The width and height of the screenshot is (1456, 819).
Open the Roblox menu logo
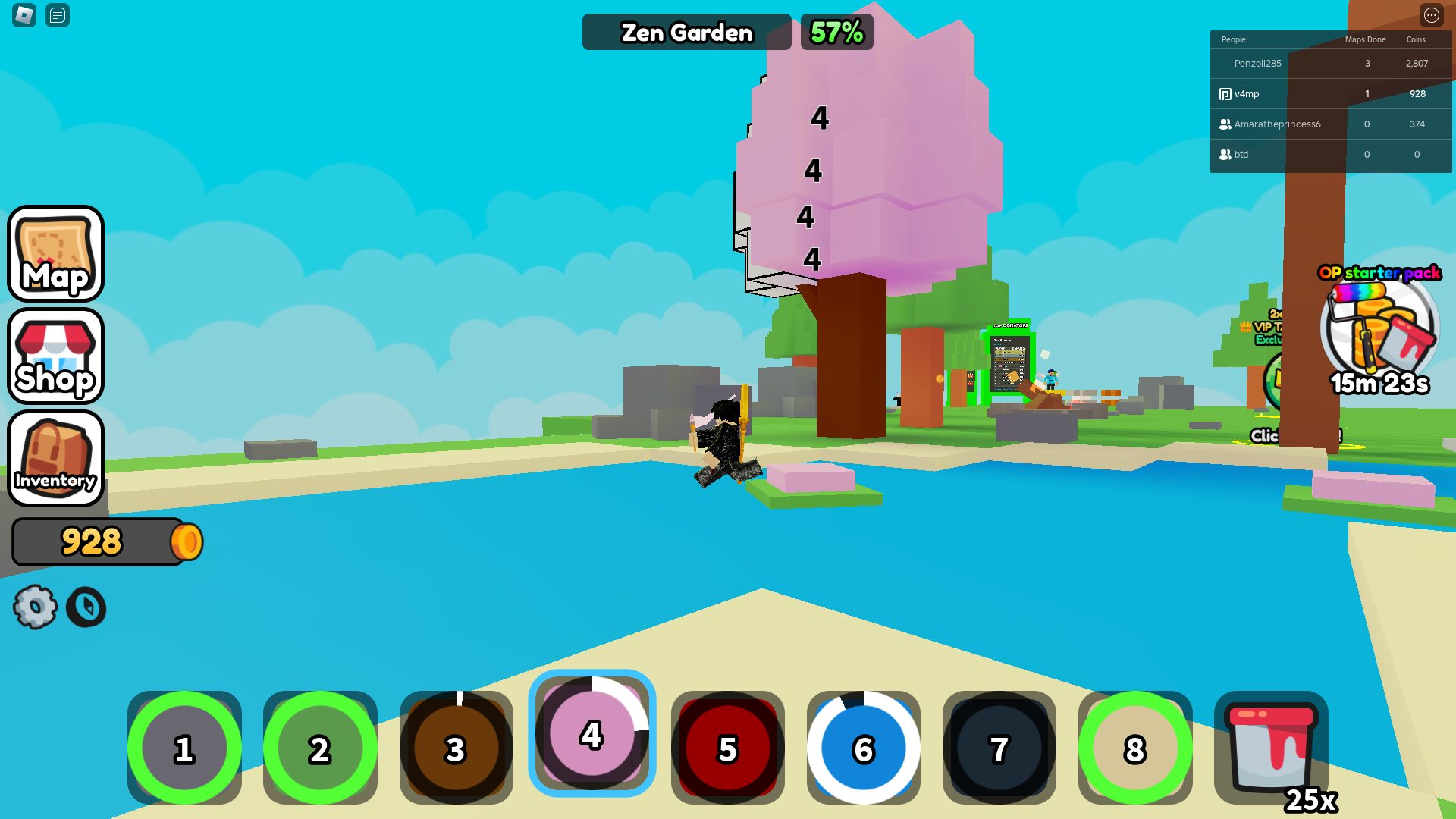tap(24, 15)
